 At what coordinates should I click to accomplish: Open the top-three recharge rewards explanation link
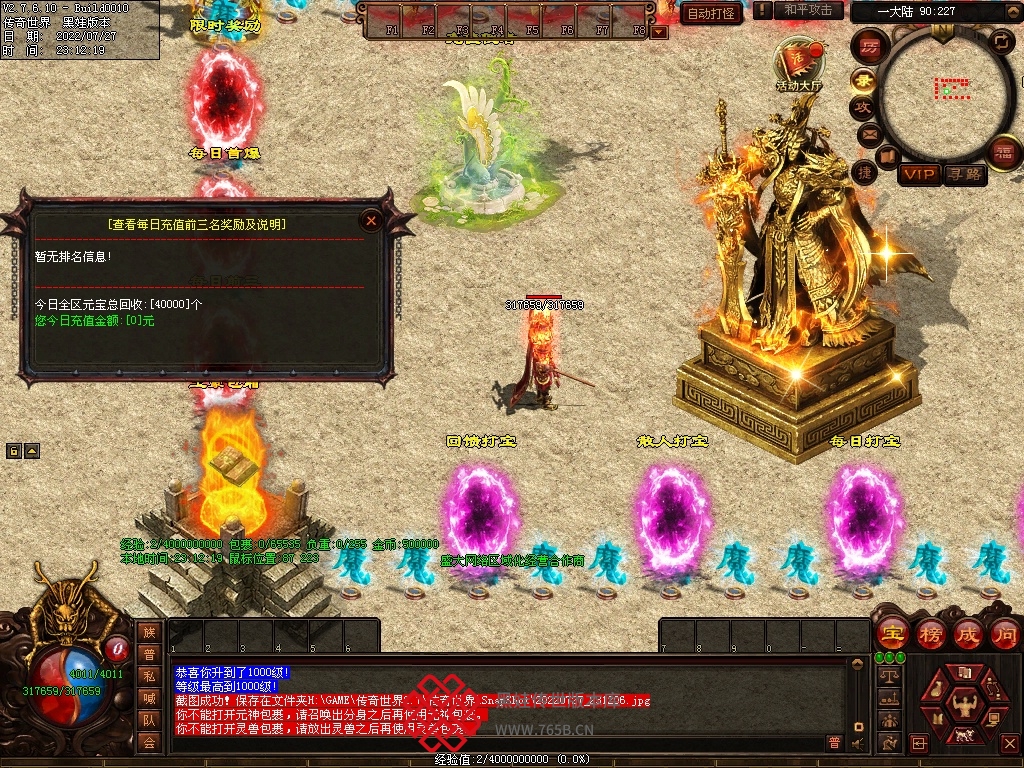(197, 225)
